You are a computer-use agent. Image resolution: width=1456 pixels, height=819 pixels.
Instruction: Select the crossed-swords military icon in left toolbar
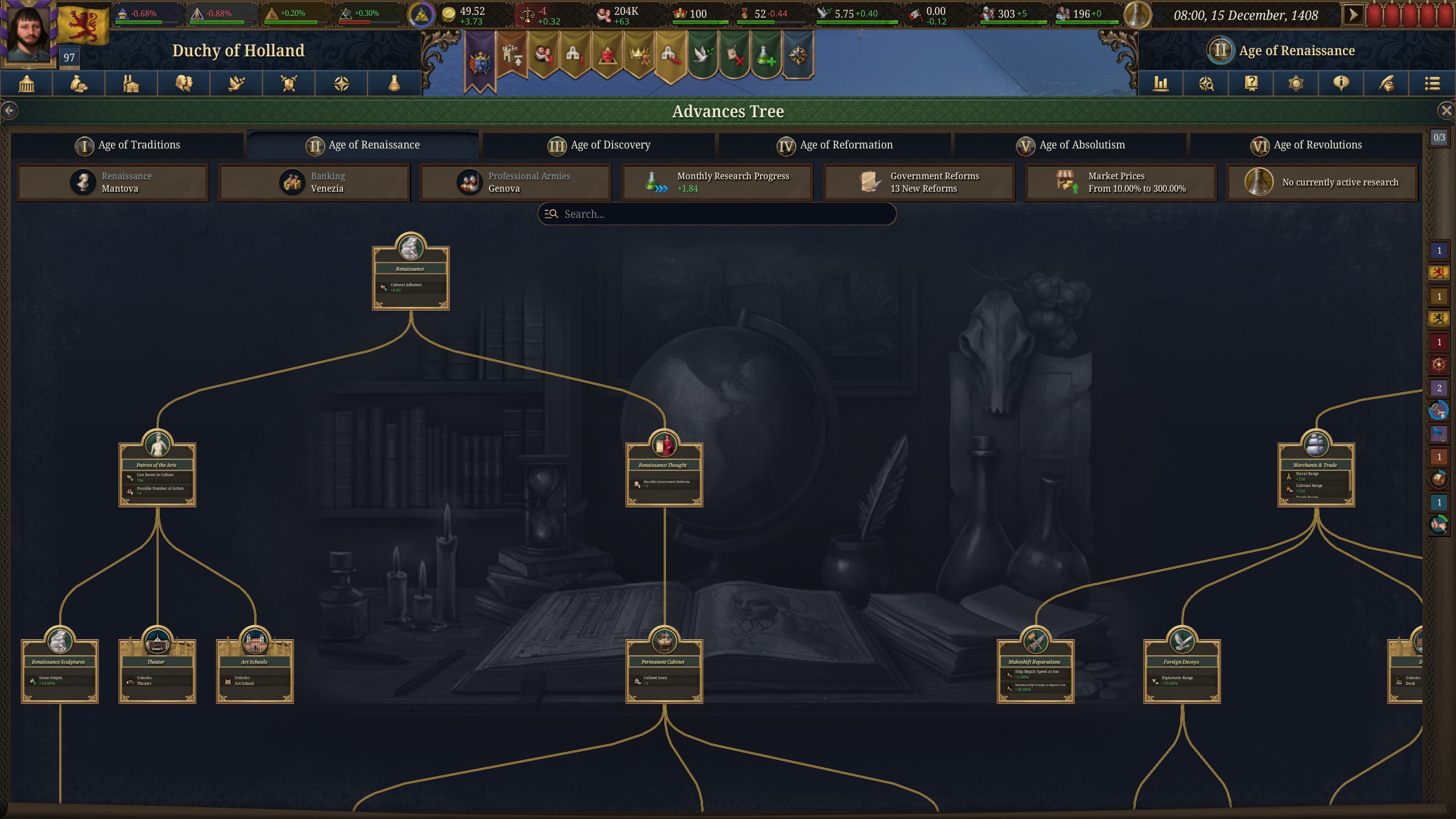pyautogui.click(x=289, y=84)
